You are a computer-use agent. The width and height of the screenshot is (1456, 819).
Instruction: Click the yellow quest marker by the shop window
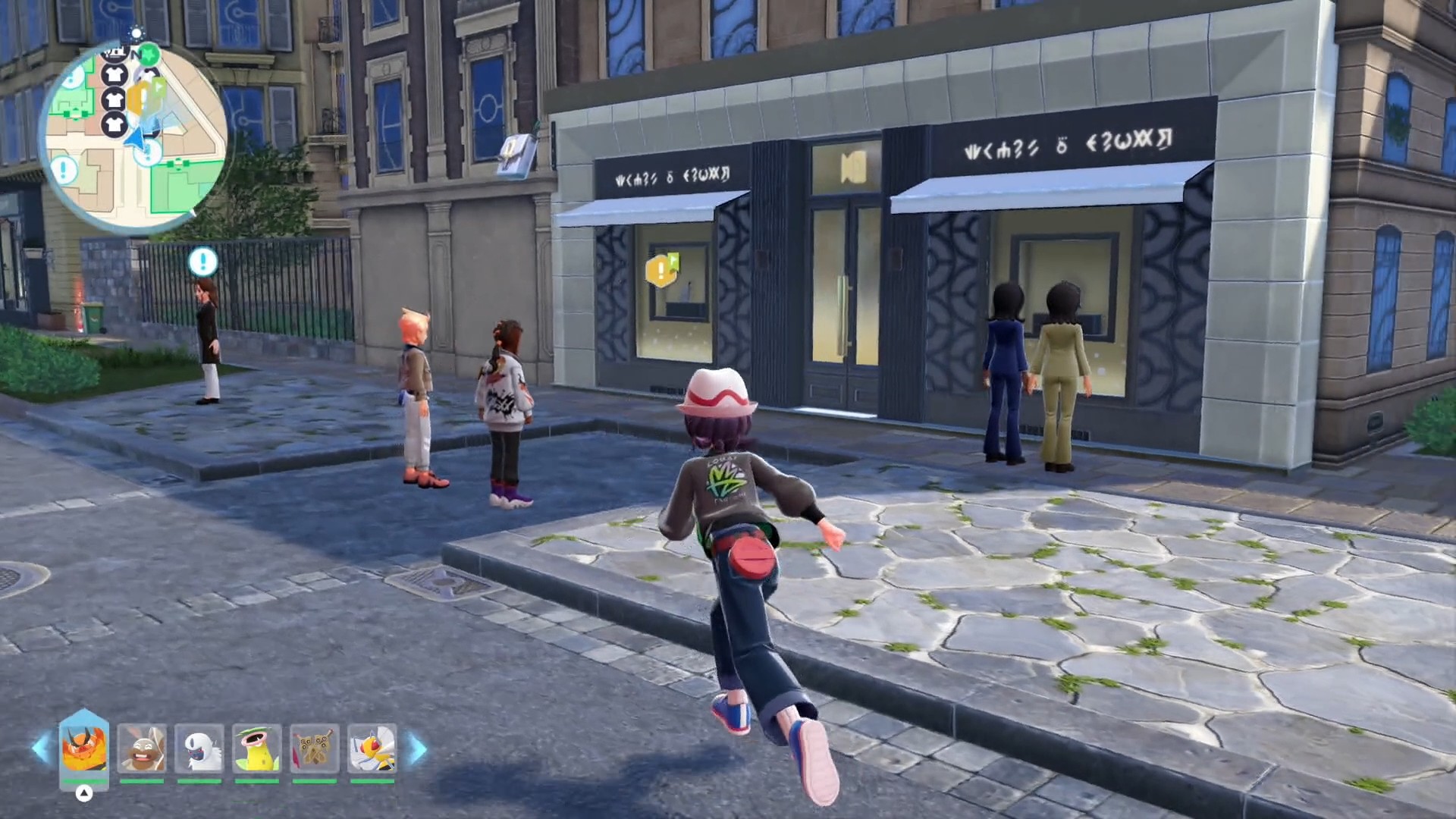tap(661, 269)
